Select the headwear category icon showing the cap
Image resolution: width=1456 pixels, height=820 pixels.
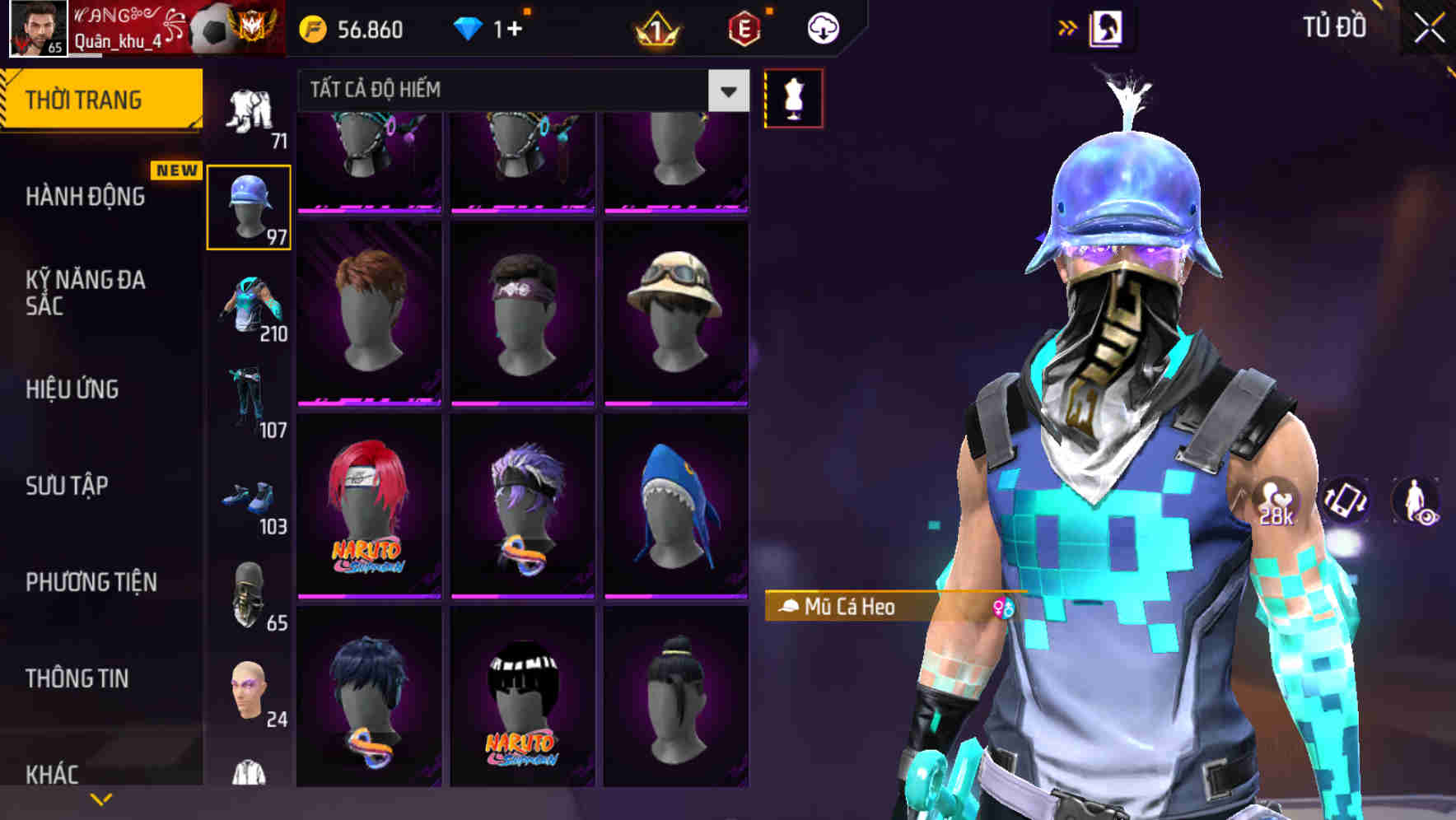pos(249,204)
